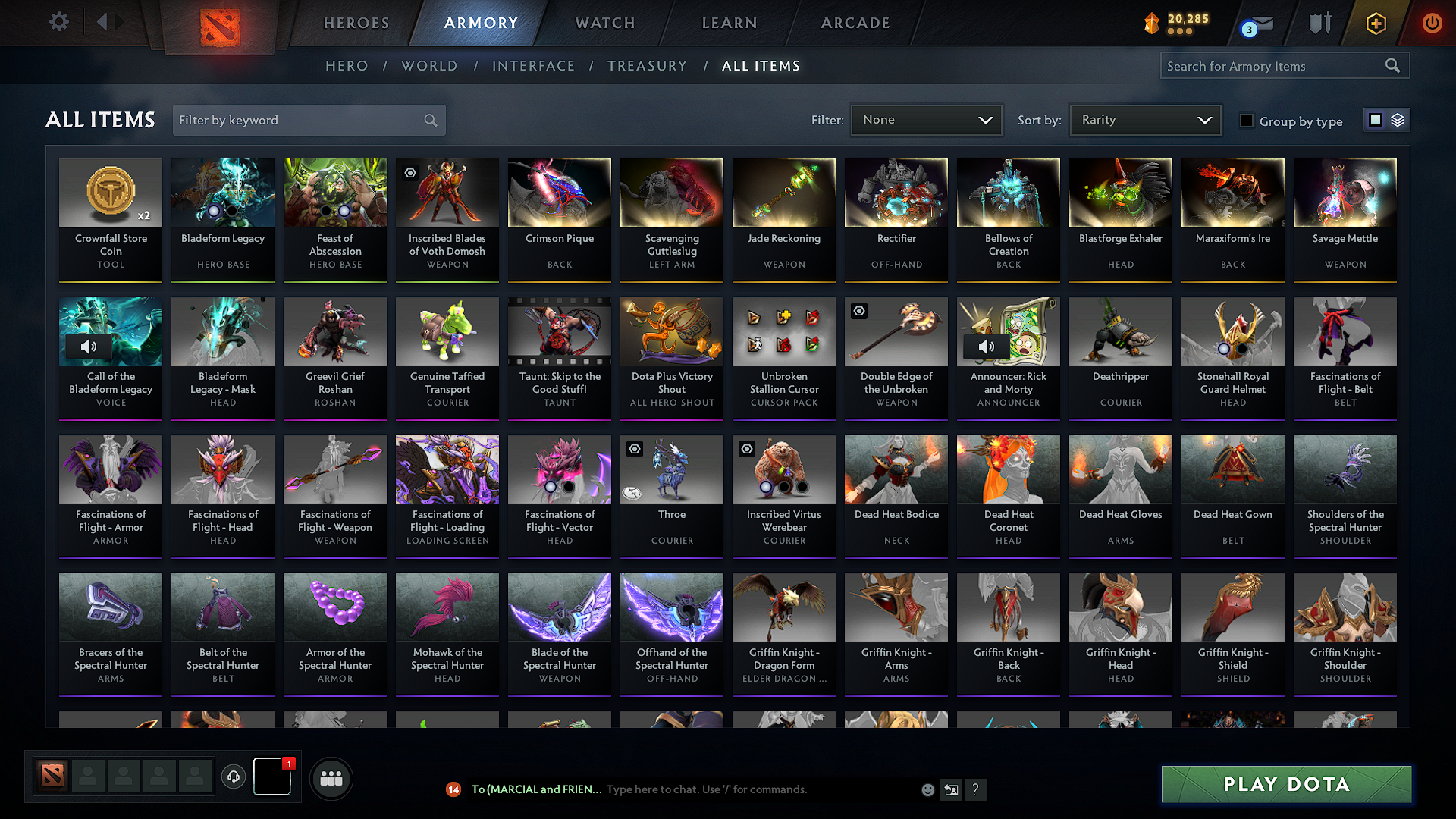Open the Filter dropdown set to None
This screenshot has height=819, width=1456.
926,119
